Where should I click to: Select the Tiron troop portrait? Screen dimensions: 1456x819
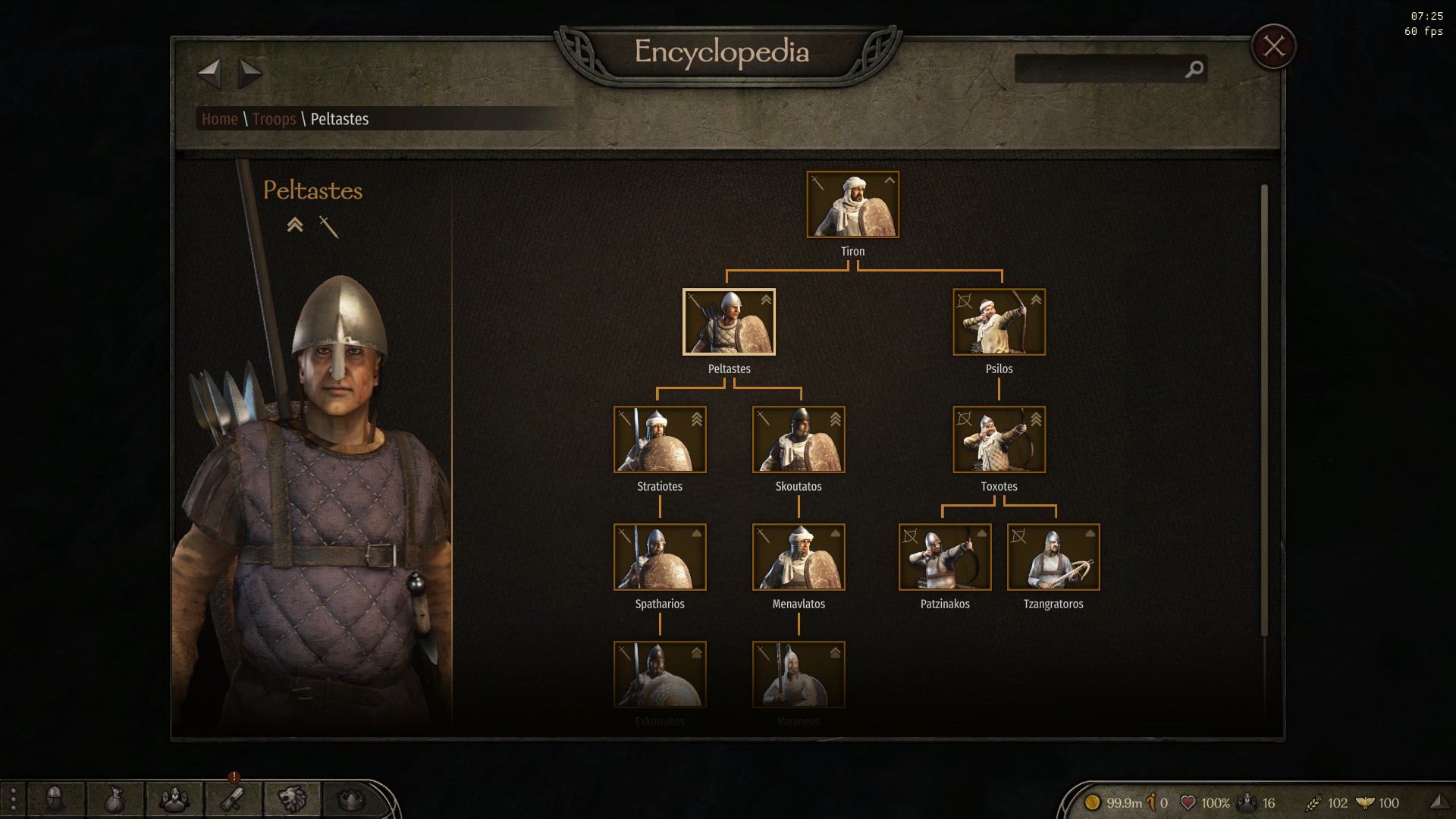pyautogui.click(x=852, y=205)
